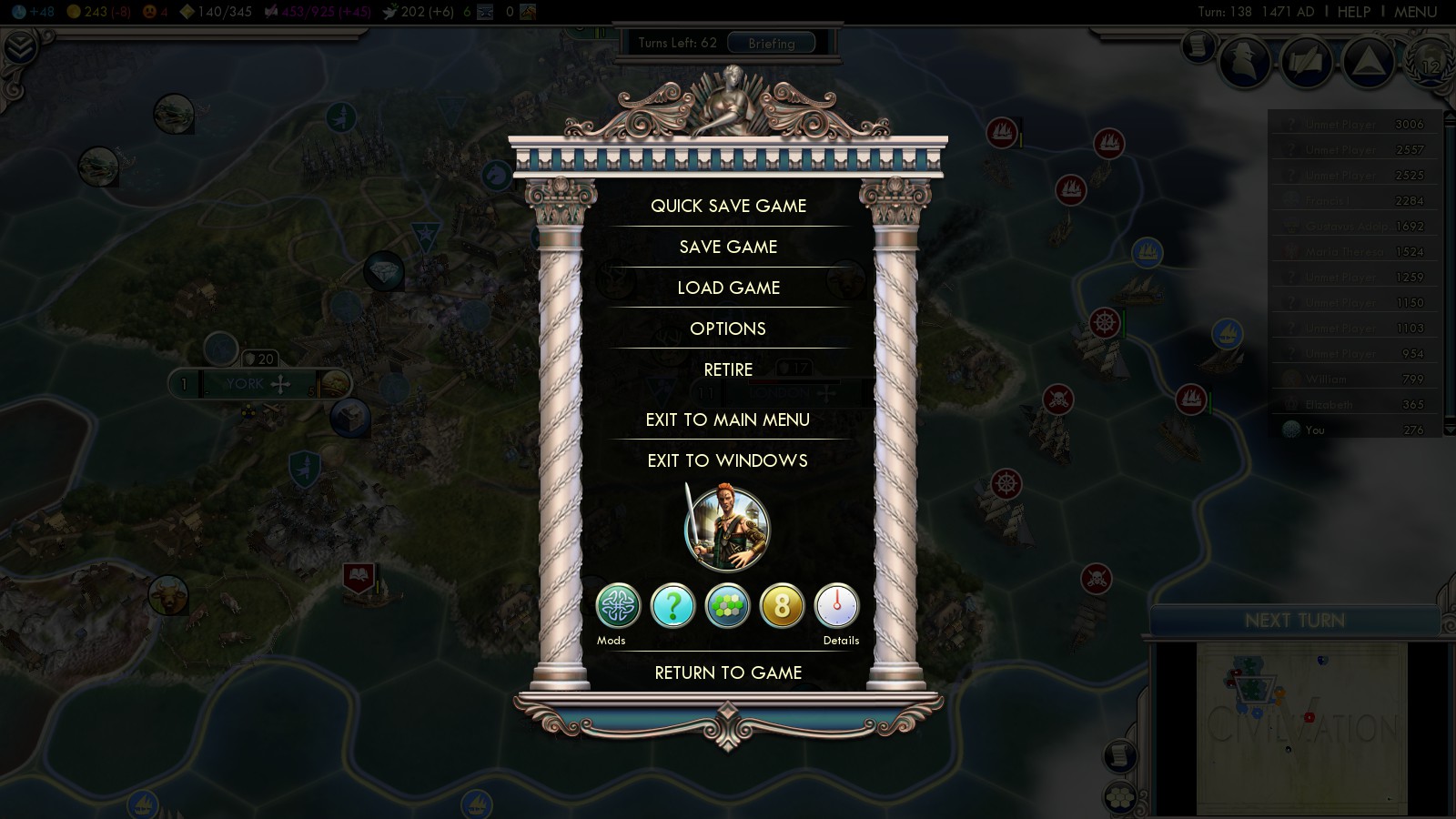Exit to Main Menu

tap(728, 420)
